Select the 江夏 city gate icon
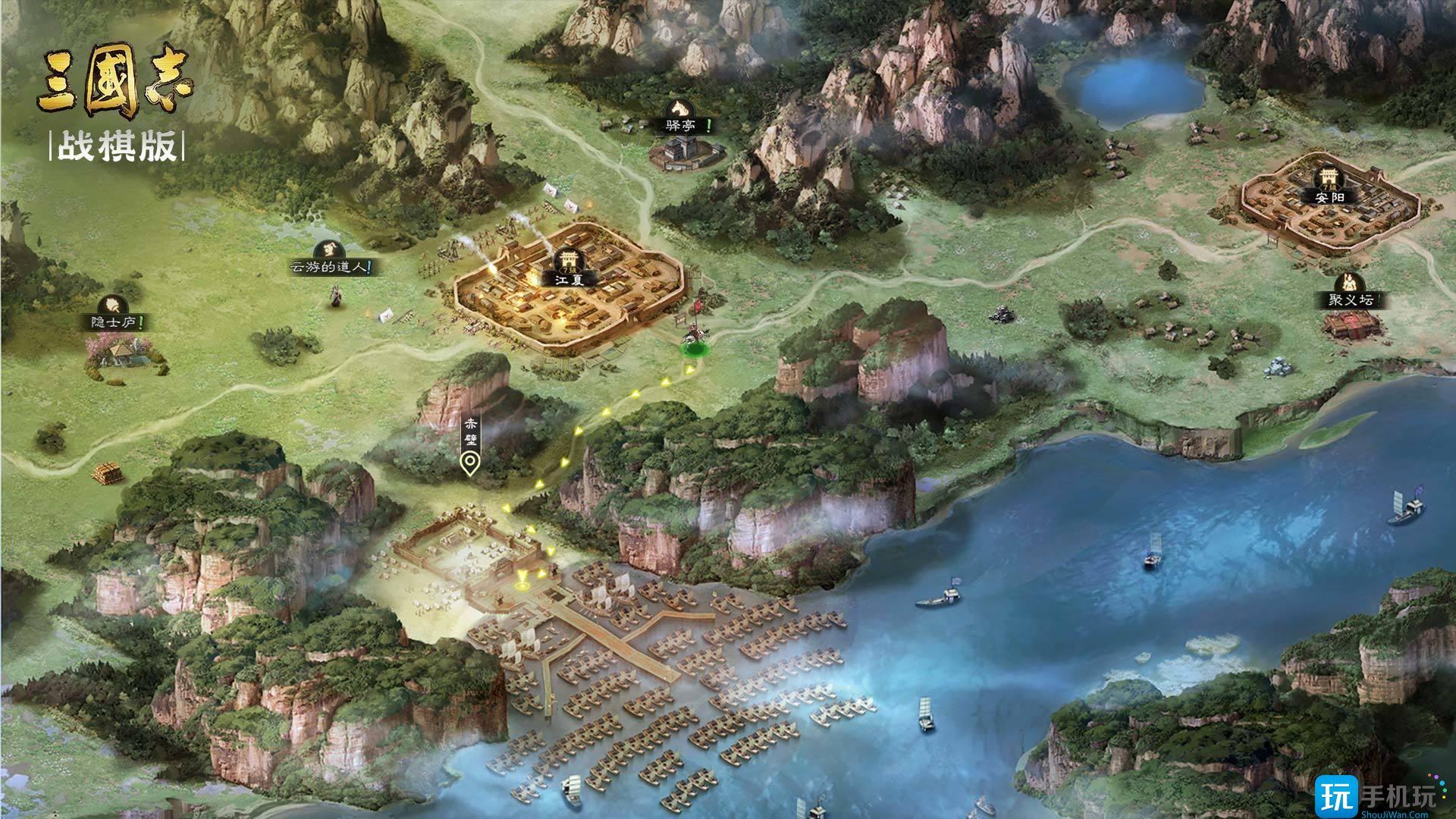 tap(569, 258)
